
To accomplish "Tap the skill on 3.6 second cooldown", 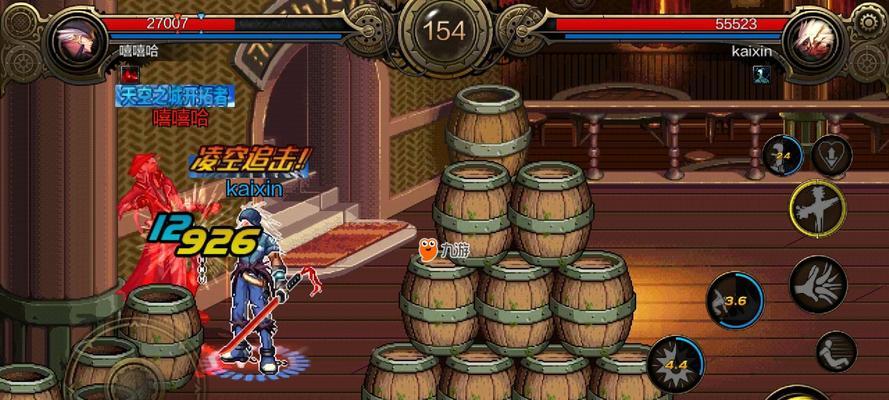I will 734,299.
